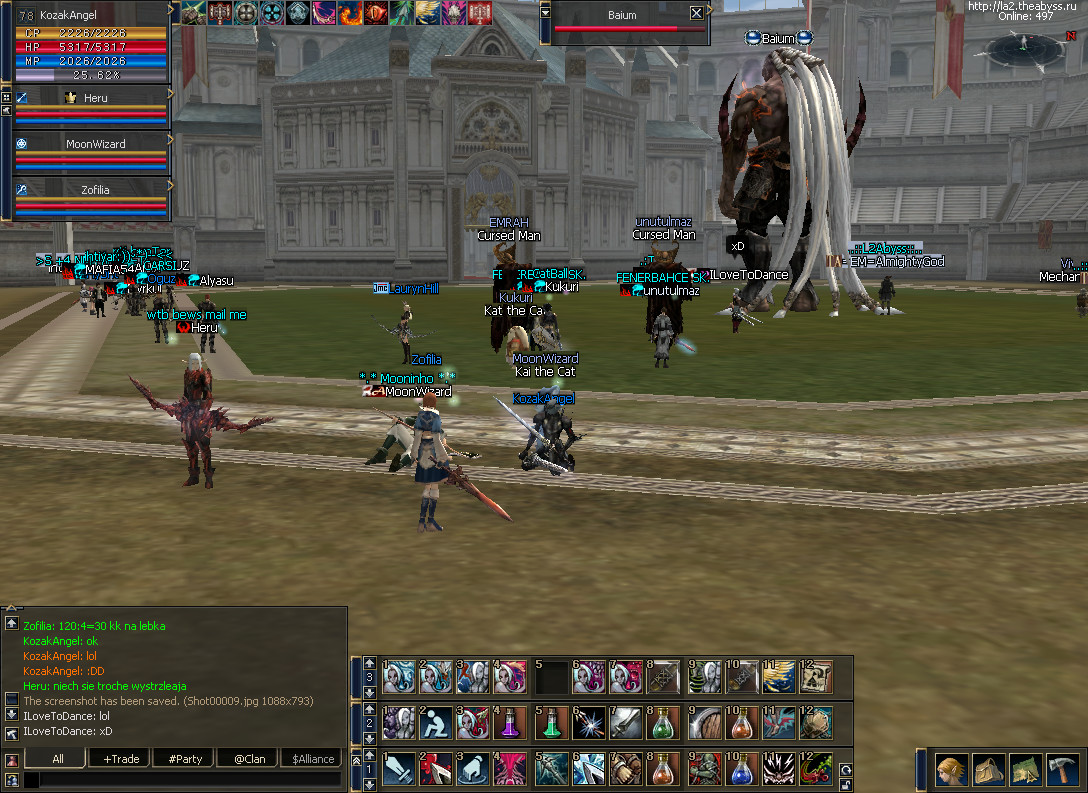Select the All chat tab

(x=58, y=759)
